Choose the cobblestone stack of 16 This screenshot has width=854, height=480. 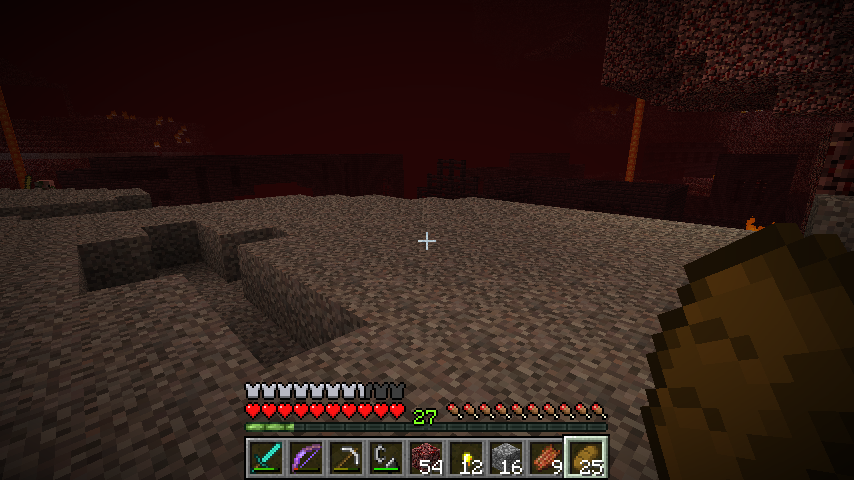click(506, 458)
